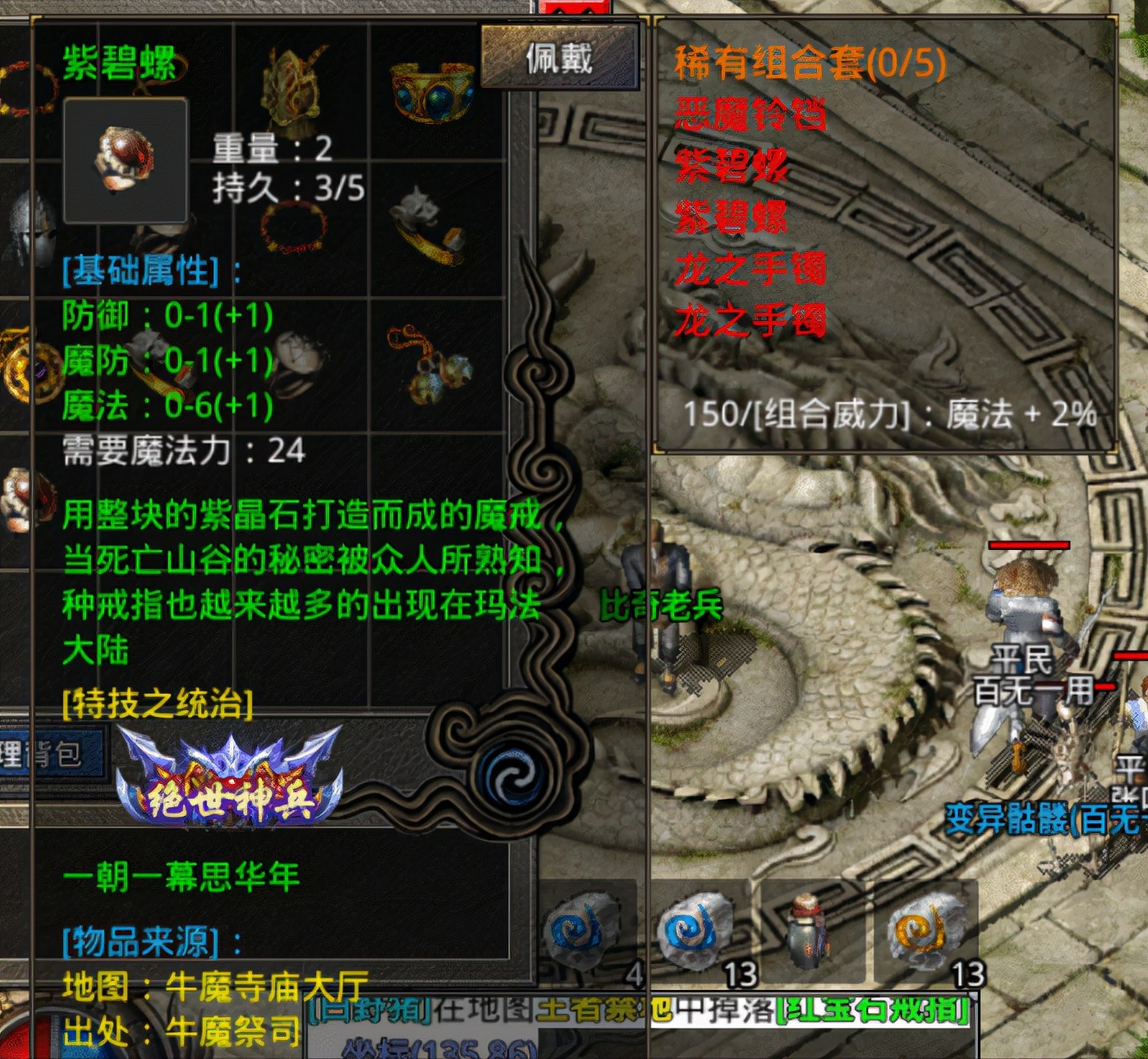The image size is (1148, 1059).
Task: Click the potion bottle icon in the hotbar
Action: [806, 930]
